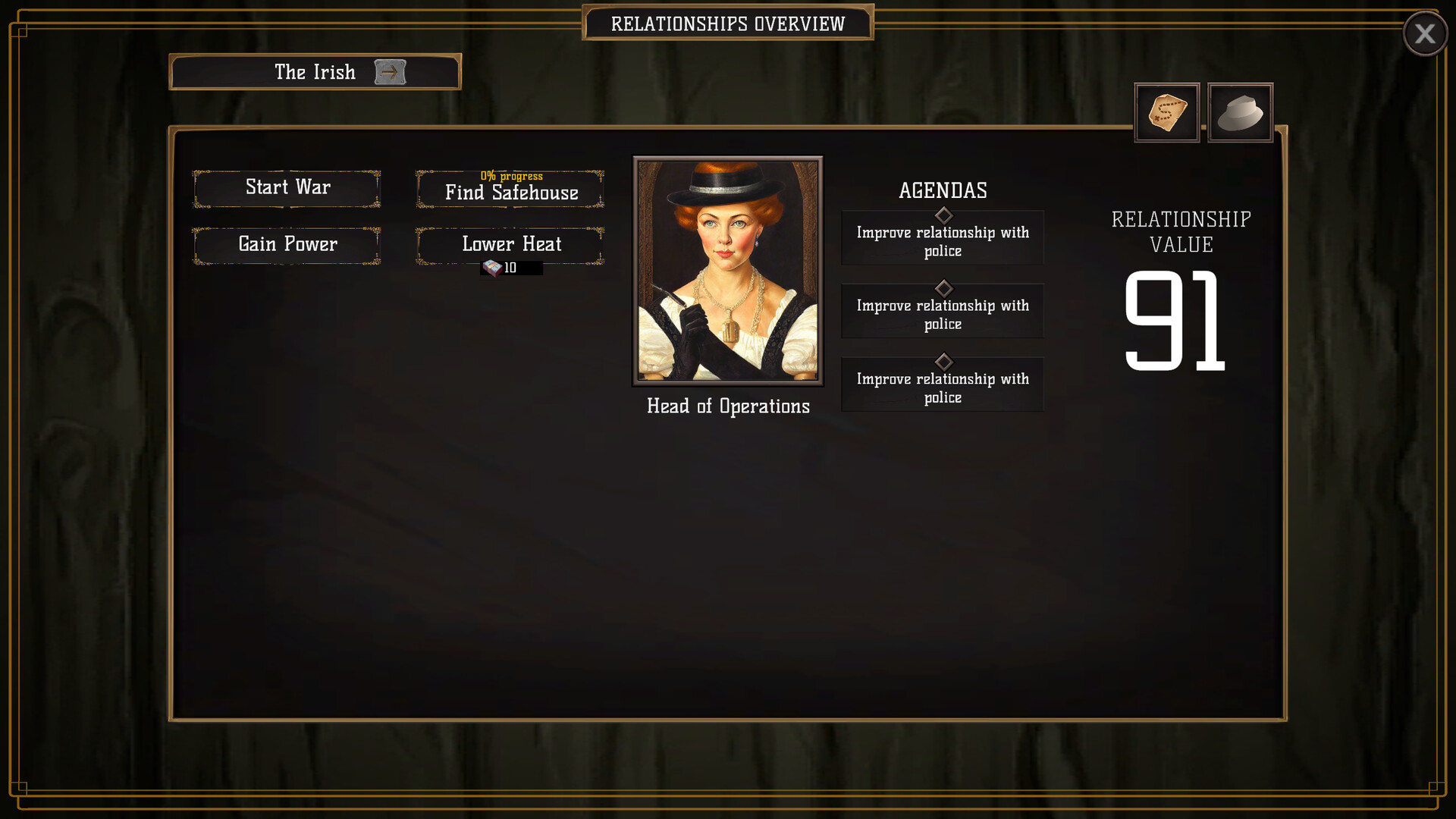Pick the third Improve relationship agenda

click(x=943, y=388)
